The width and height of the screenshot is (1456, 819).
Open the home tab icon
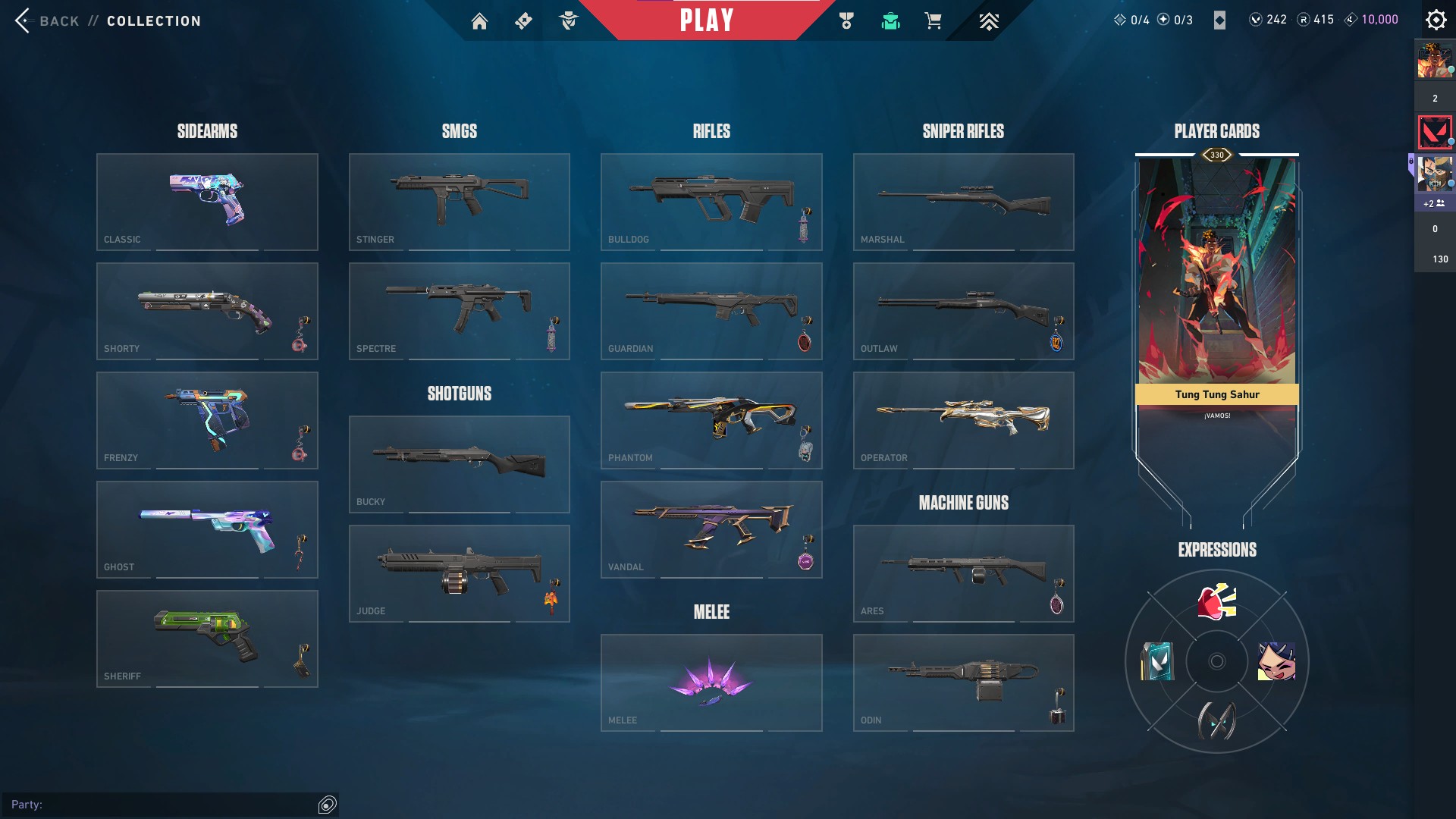pyautogui.click(x=479, y=21)
